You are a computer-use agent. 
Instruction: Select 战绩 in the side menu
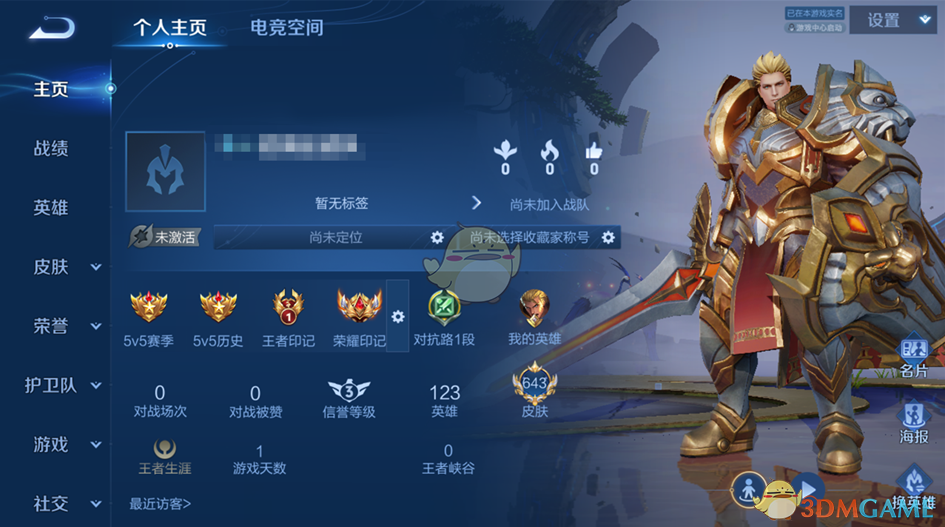[51, 149]
